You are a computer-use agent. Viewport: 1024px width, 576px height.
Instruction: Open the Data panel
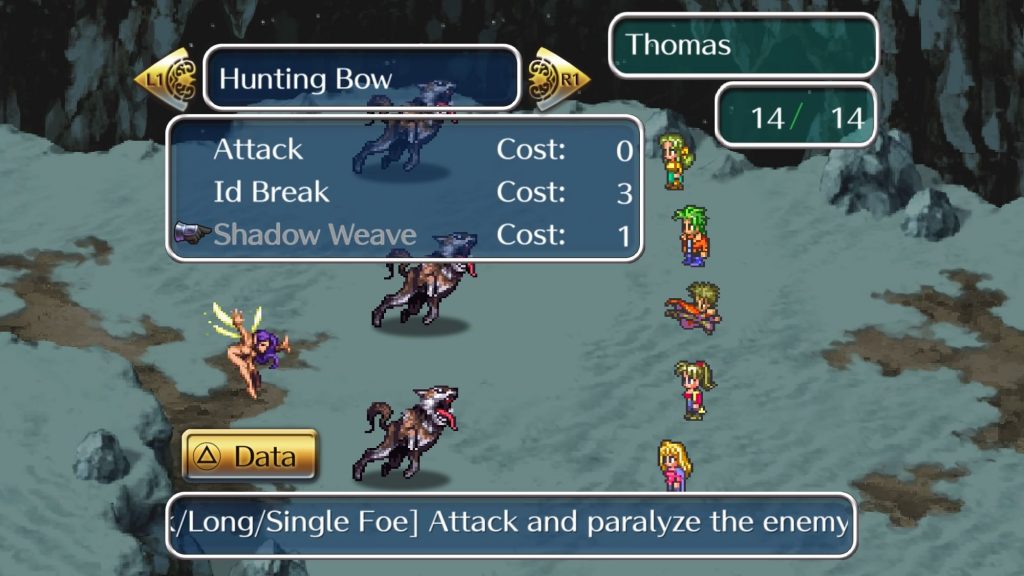(x=250, y=457)
